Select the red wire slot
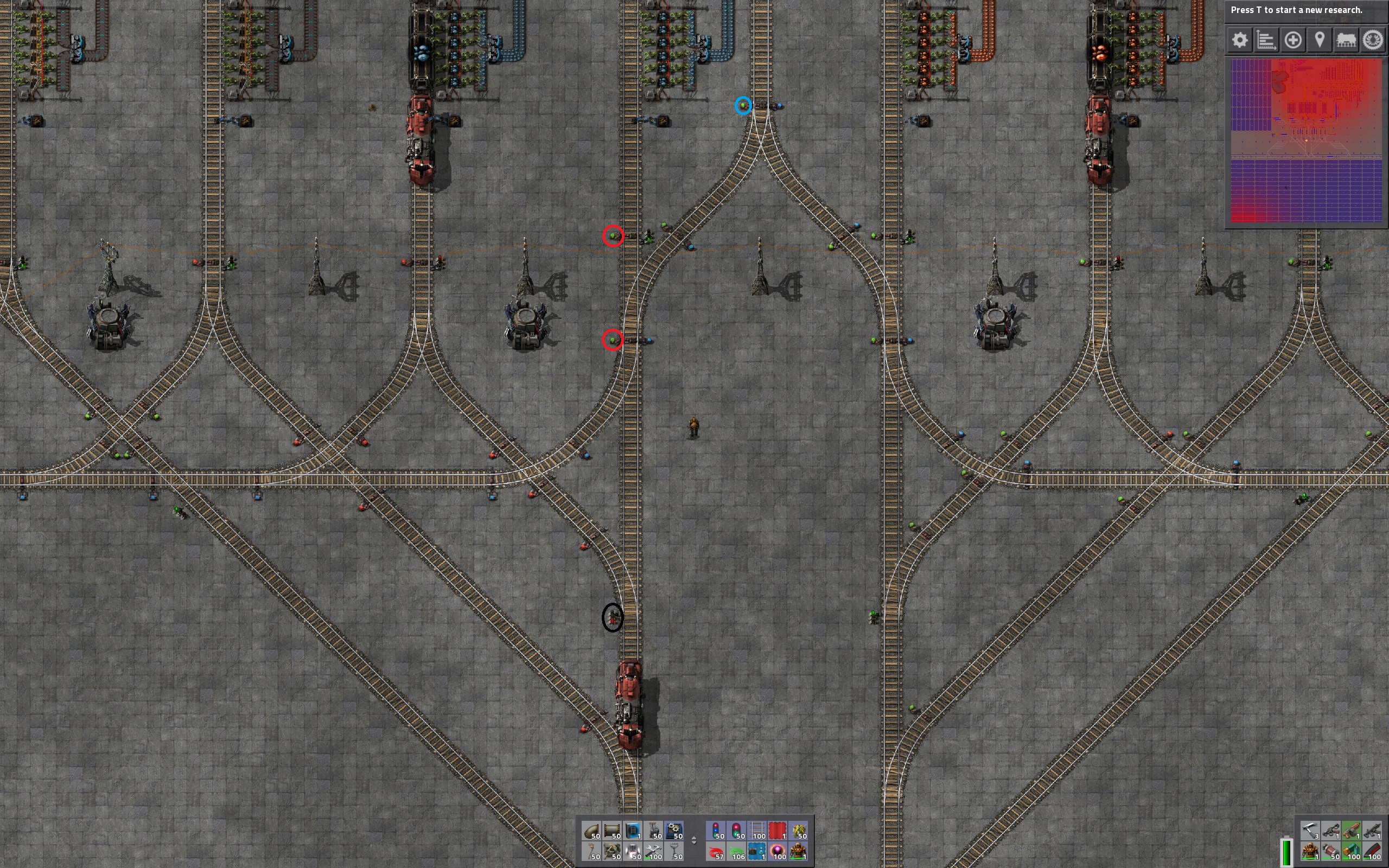This screenshot has height=868, width=1389. pos(716,851)
